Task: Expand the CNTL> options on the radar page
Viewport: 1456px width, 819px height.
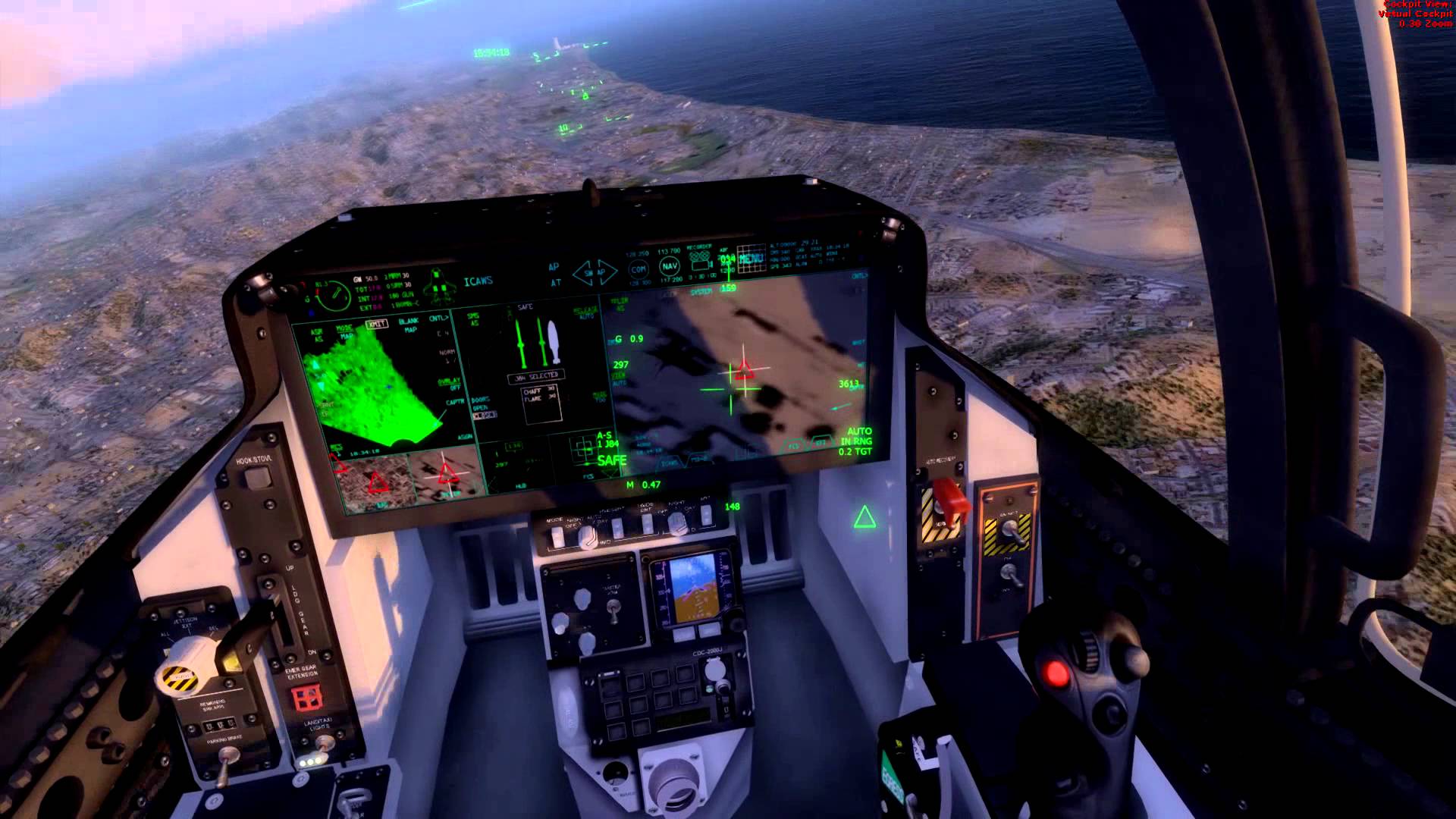Action: tap(438, 319)
